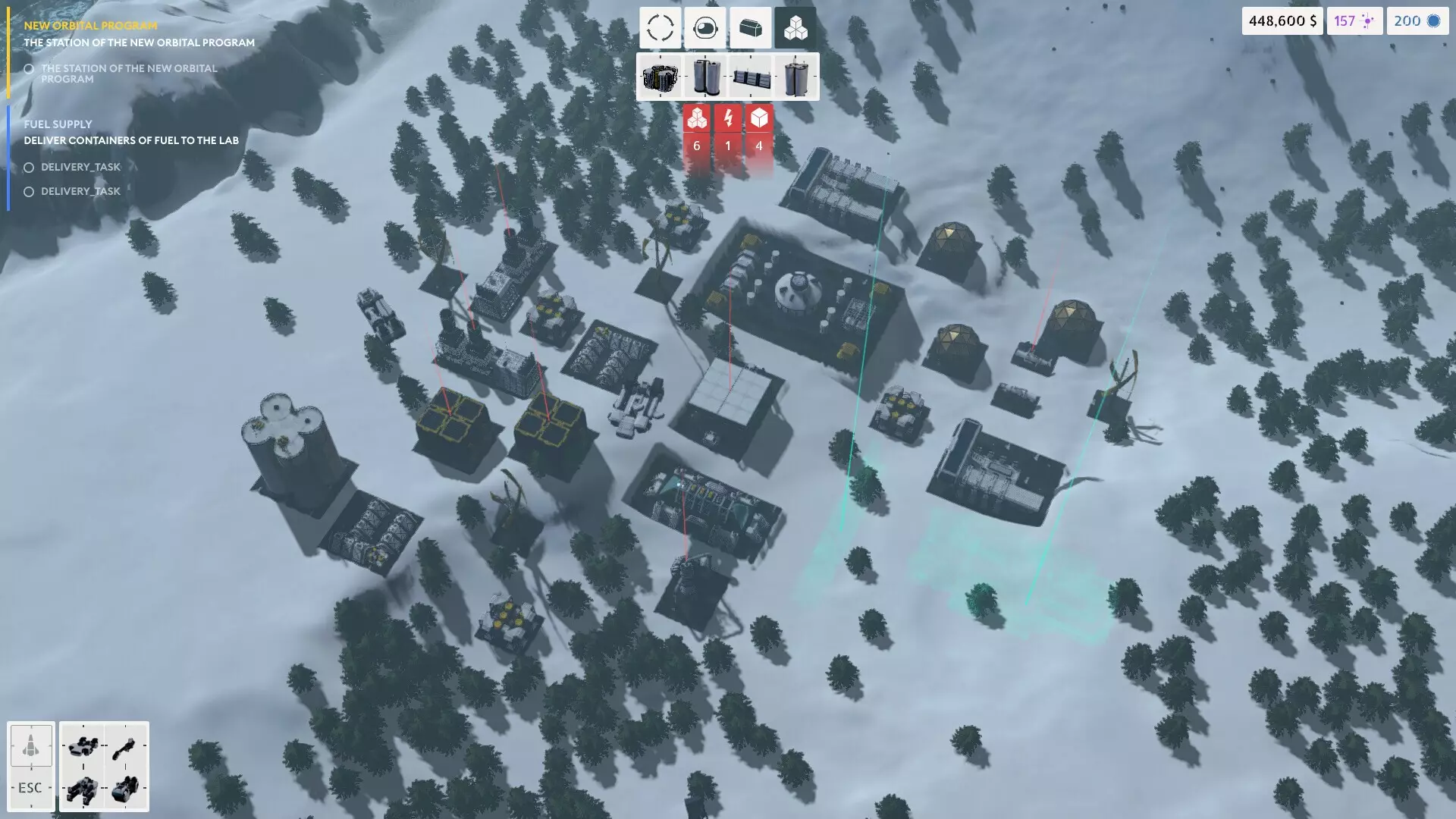Switch to the astronaut helmet category tab
Screen dimensions: 1456x819
[x=704, y=28]
